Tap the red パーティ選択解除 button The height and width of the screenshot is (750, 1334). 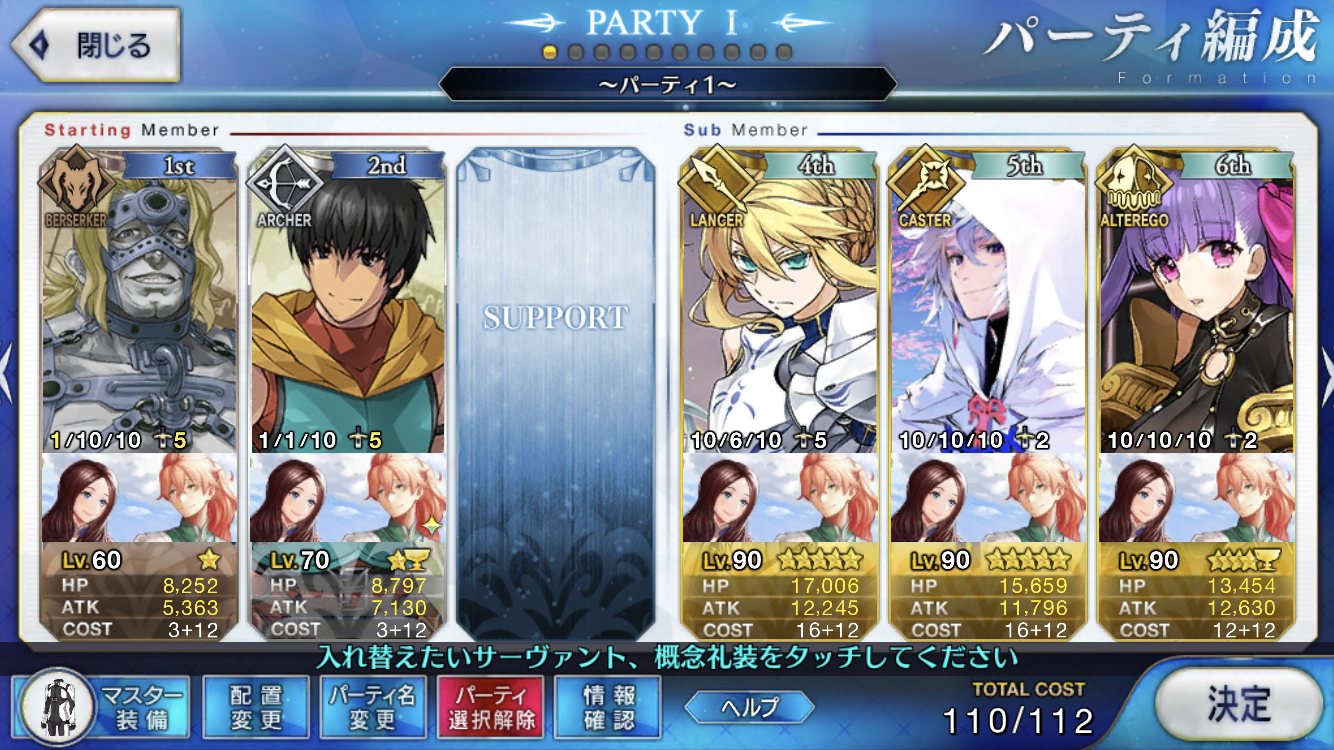tap(489, 707)
